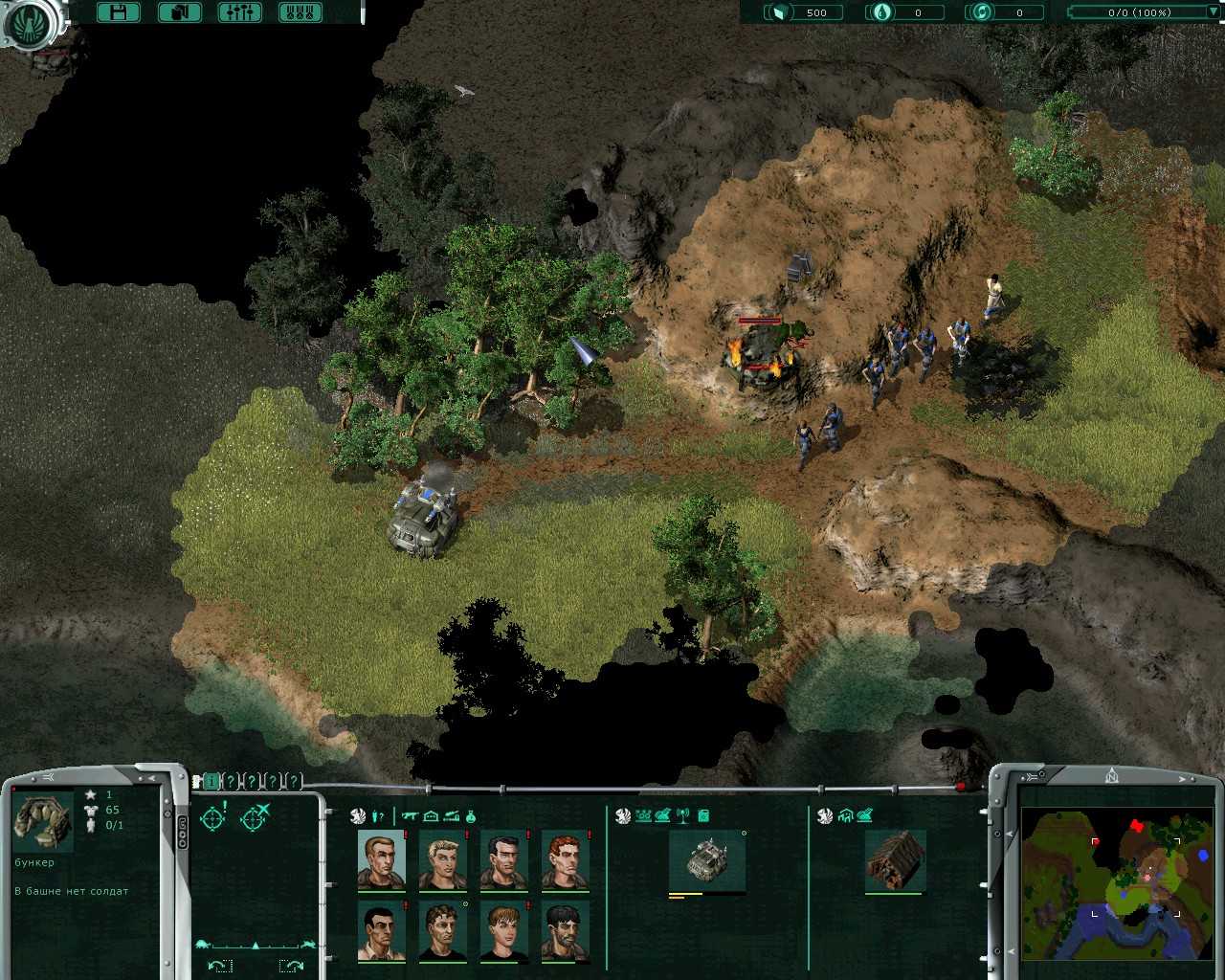The width and height of the screenshot is (1225, 980).
Task: Click the floppy disk save game button
Action: point(119,12)
